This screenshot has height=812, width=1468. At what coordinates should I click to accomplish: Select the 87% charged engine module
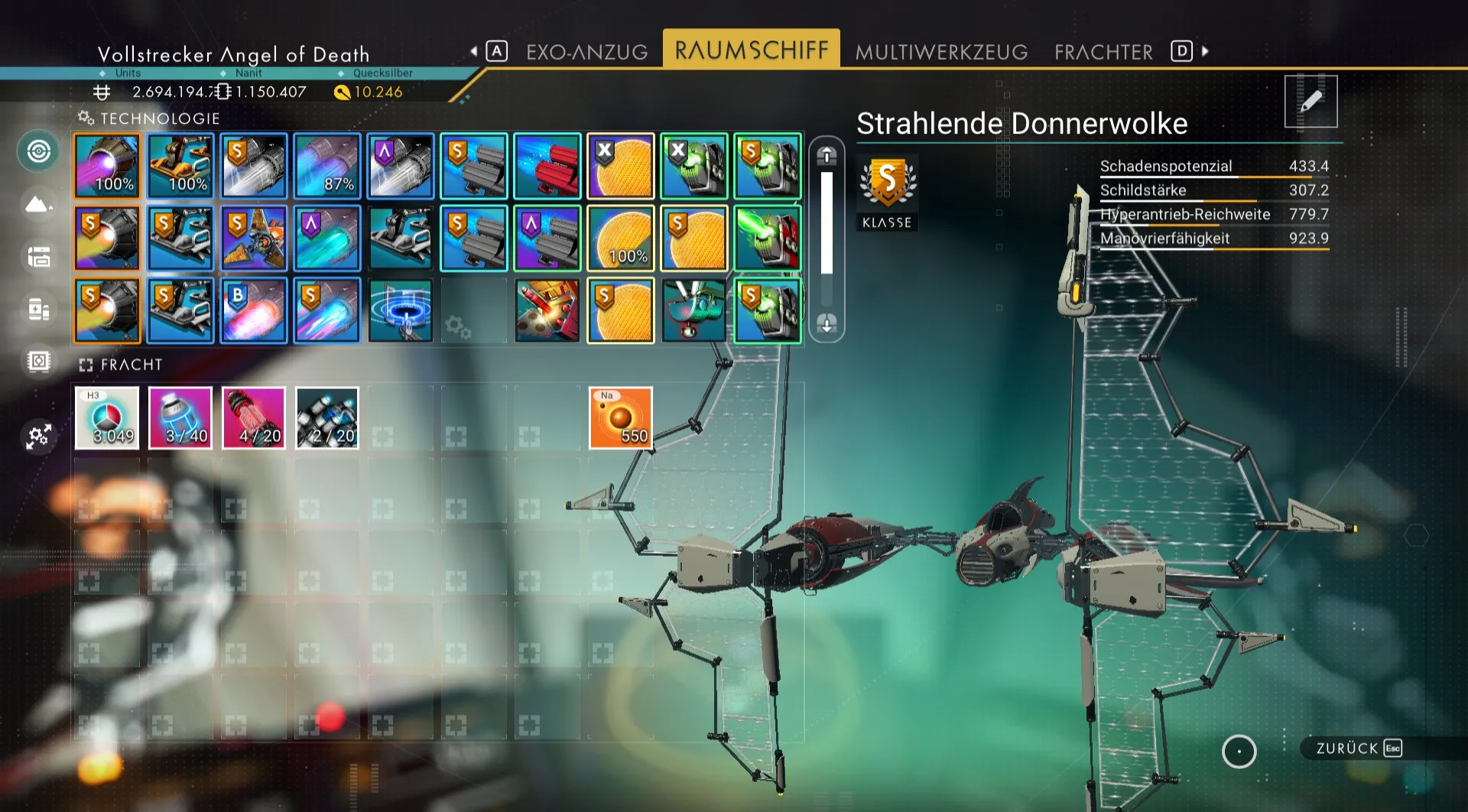point(327,166)
